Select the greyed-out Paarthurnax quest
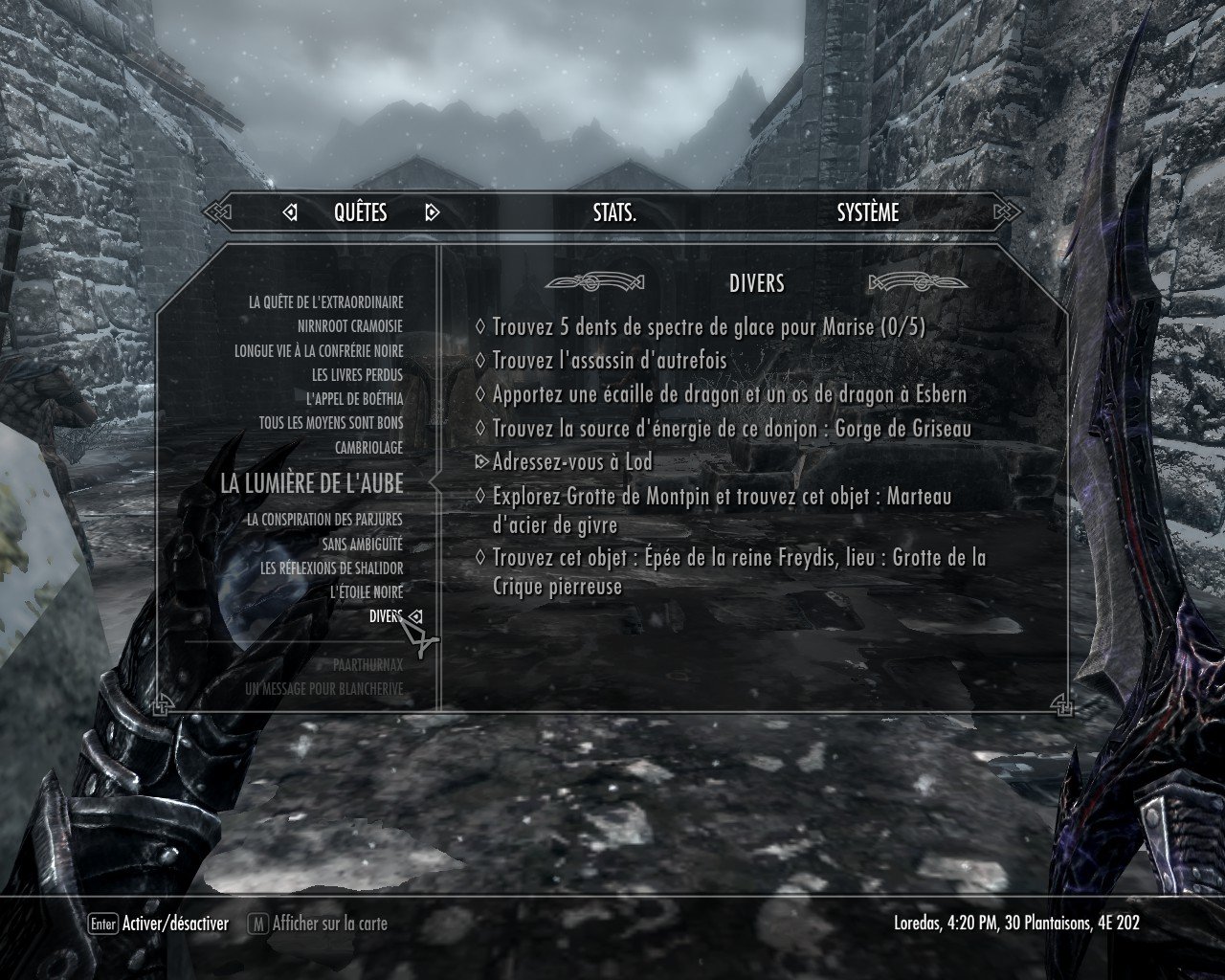 368,665
